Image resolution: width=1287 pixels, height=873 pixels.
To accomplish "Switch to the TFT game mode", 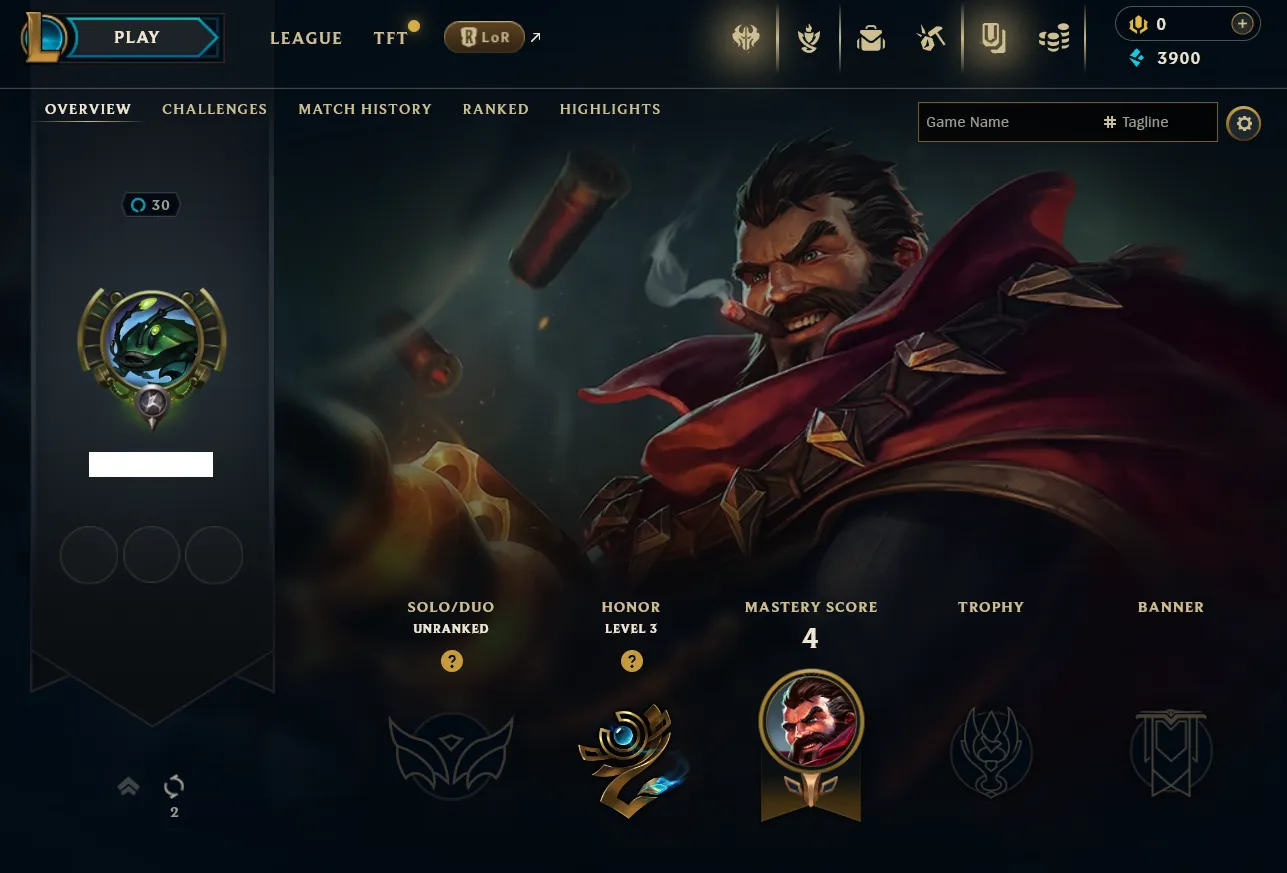I will (391, 38).
